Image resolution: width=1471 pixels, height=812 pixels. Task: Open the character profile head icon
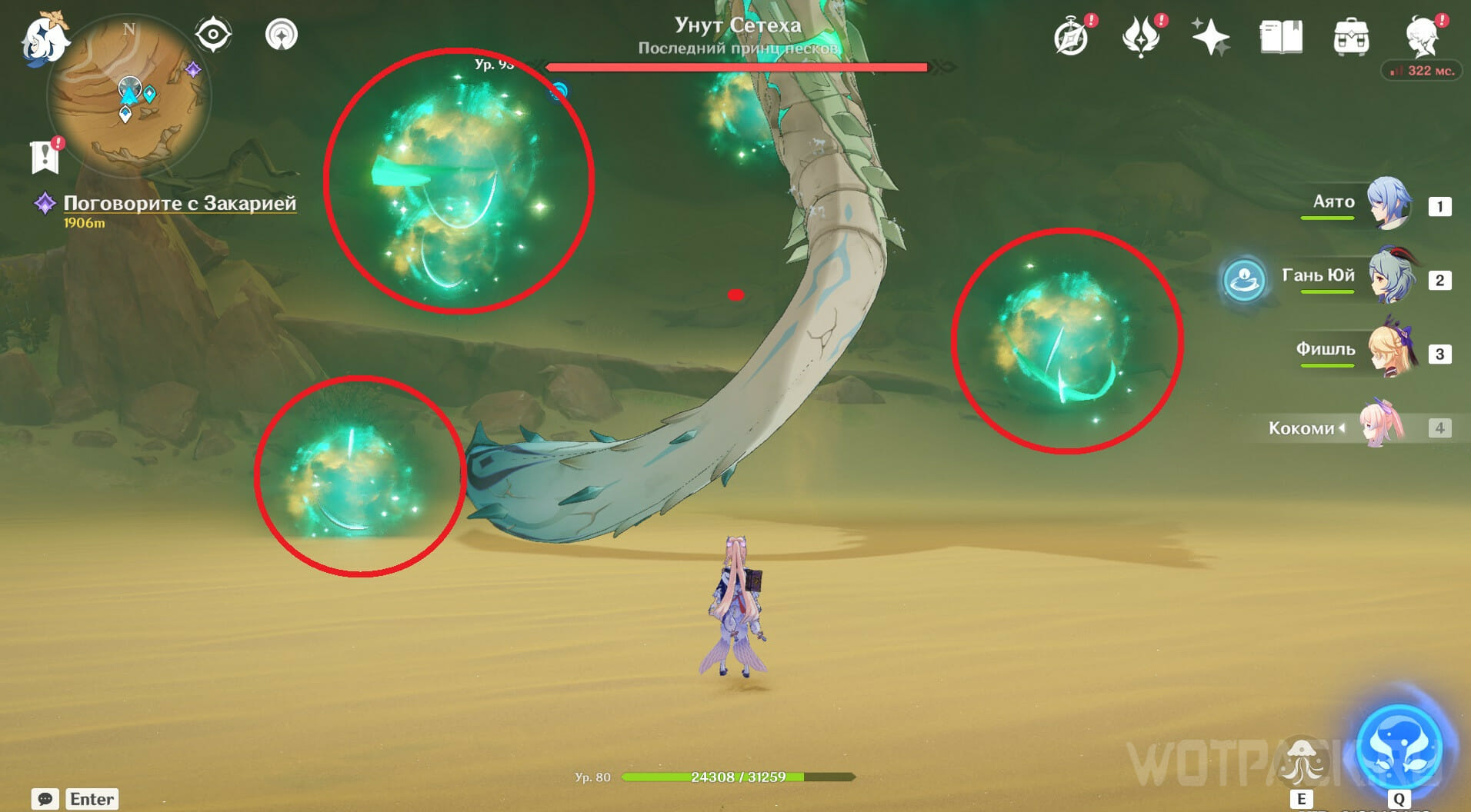tap(1423, 37)
